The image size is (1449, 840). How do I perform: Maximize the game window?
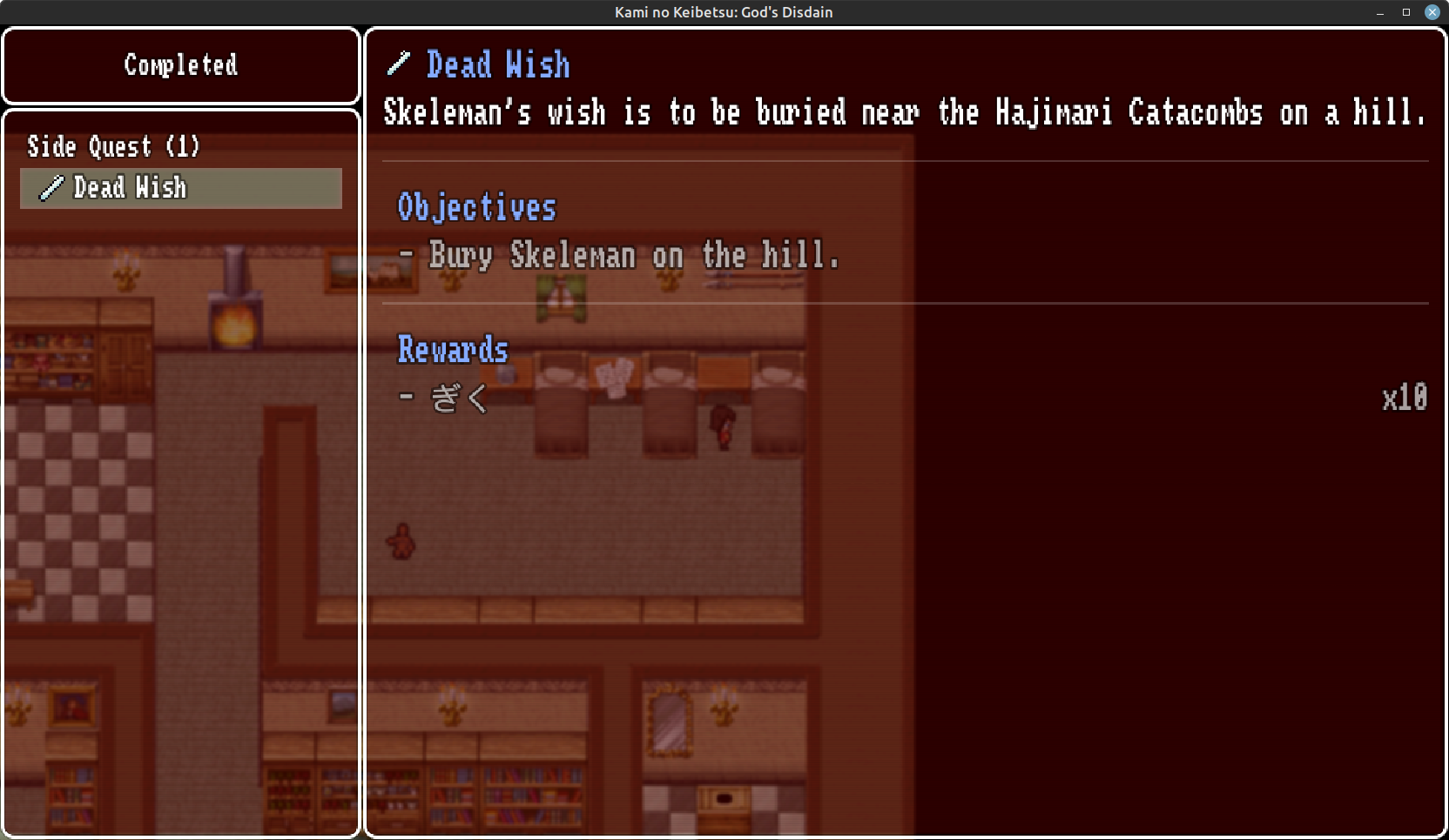(1405, 12)
